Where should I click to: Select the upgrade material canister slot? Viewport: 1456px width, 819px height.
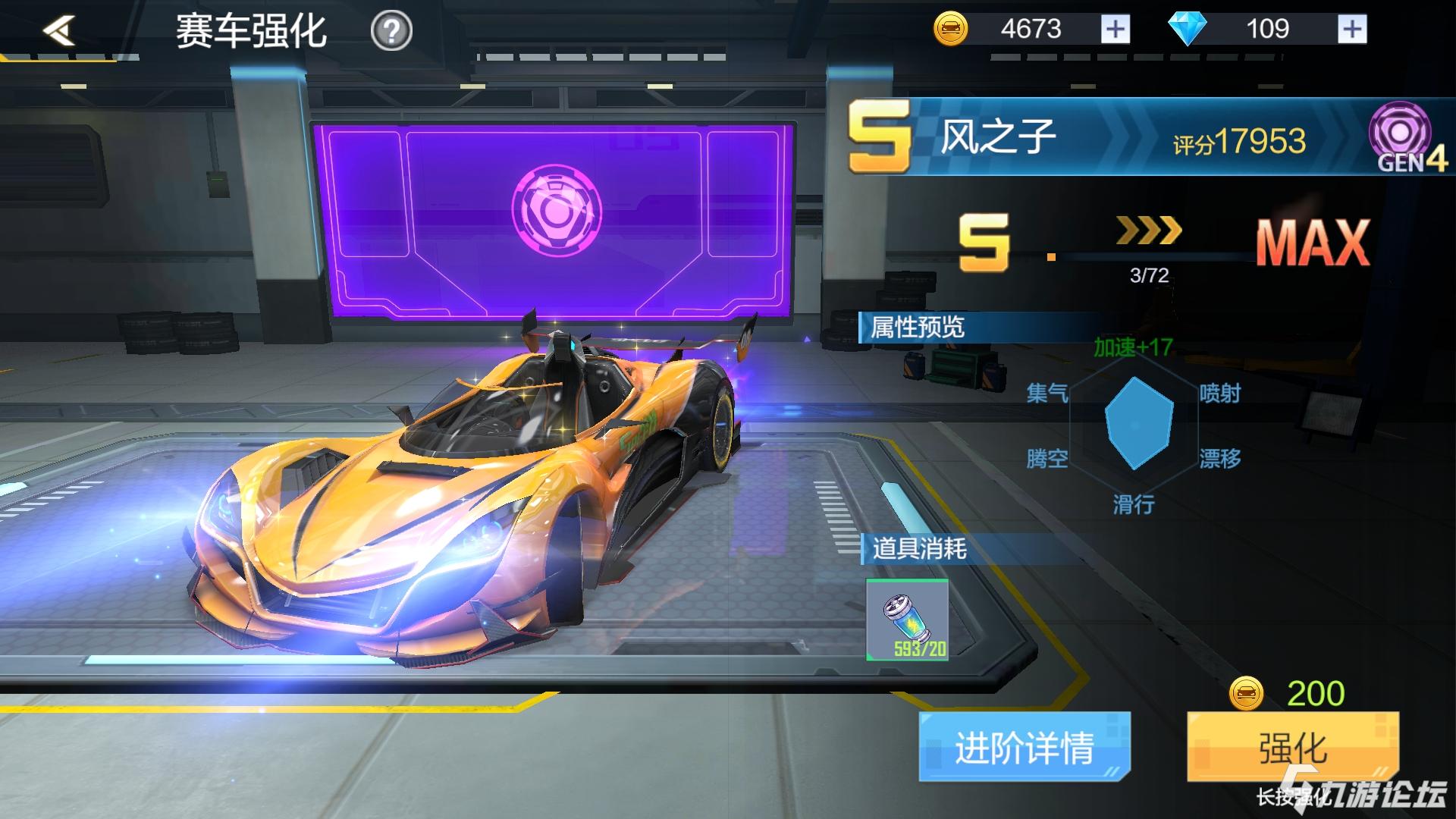click(x=908, y=620)
